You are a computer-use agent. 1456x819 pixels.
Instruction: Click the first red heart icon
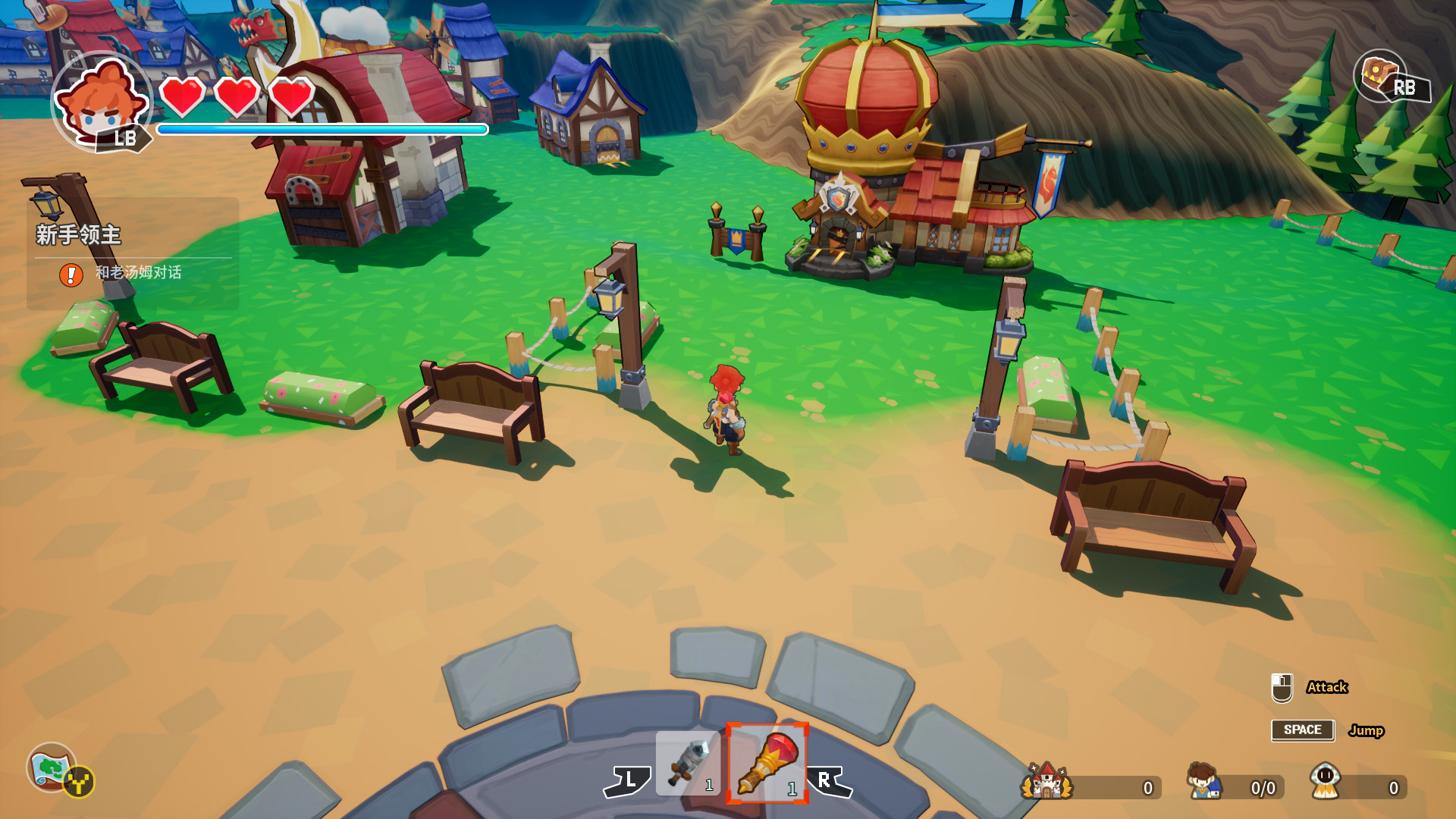click(x=180, y=99)
